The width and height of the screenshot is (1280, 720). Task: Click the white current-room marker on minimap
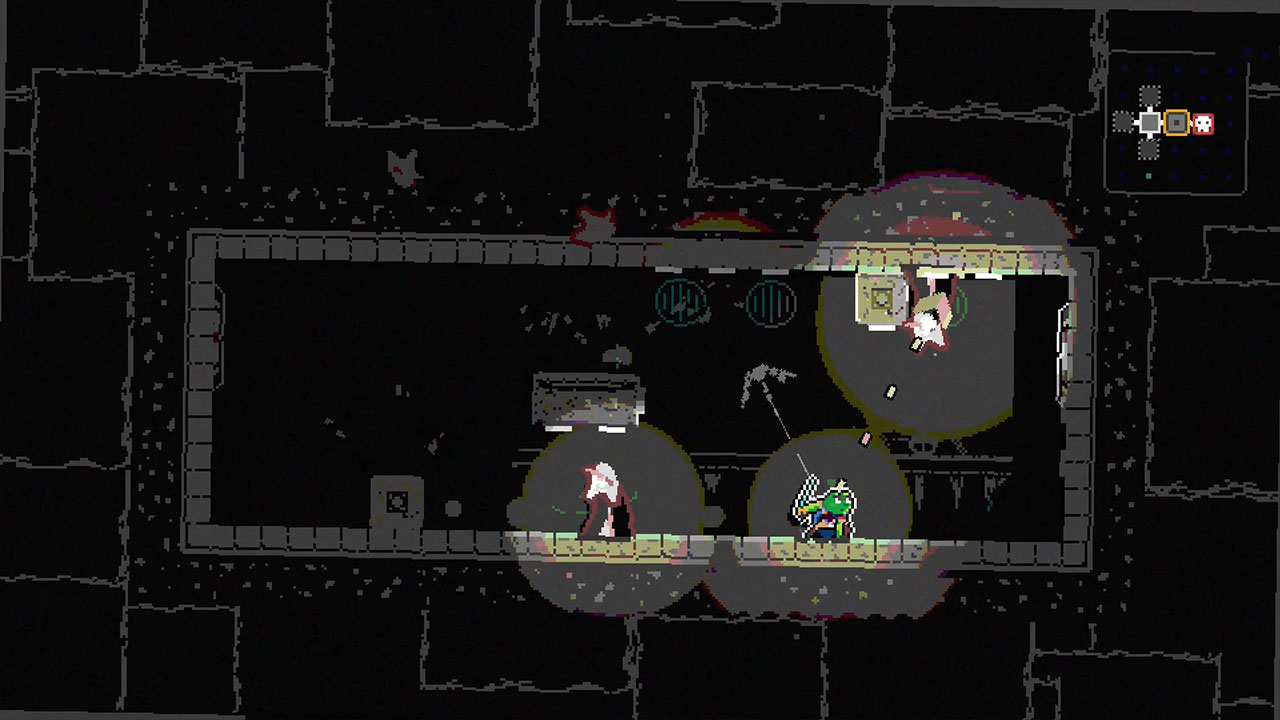click(x=1149, y=121)
